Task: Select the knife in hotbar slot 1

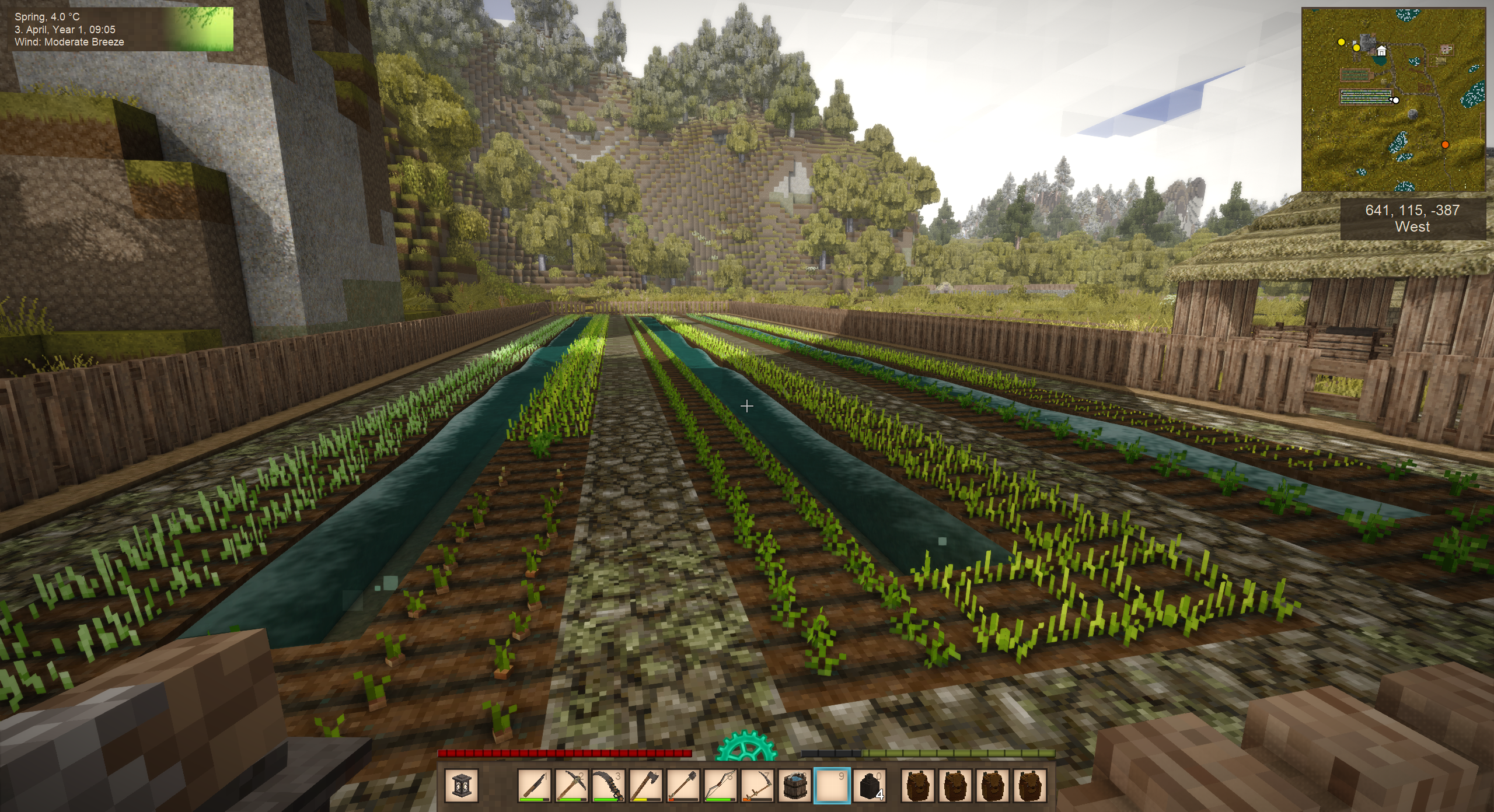Action: pyautogui.click(x=534, y=785)
